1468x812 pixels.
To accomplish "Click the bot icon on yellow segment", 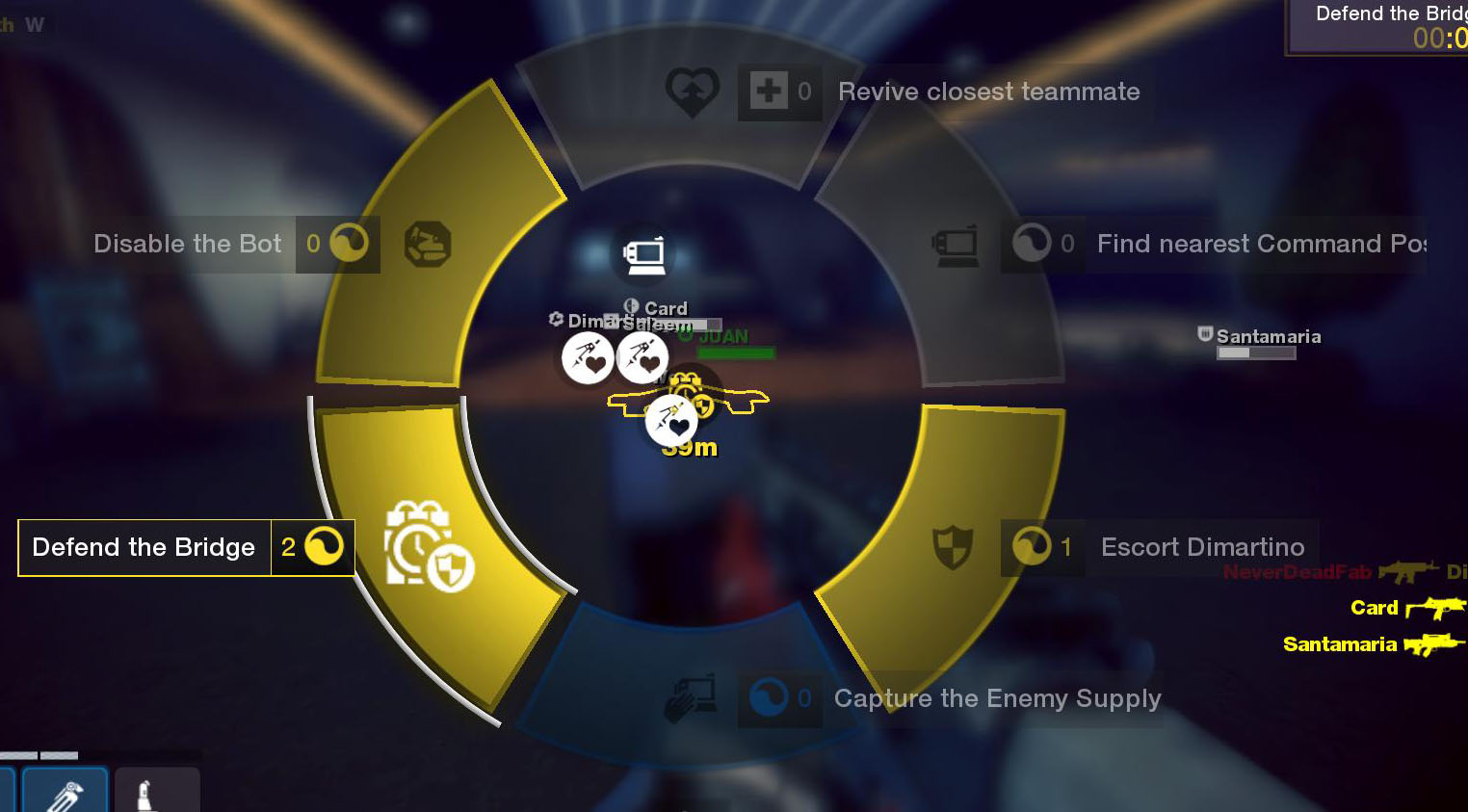I will point(428,244).
